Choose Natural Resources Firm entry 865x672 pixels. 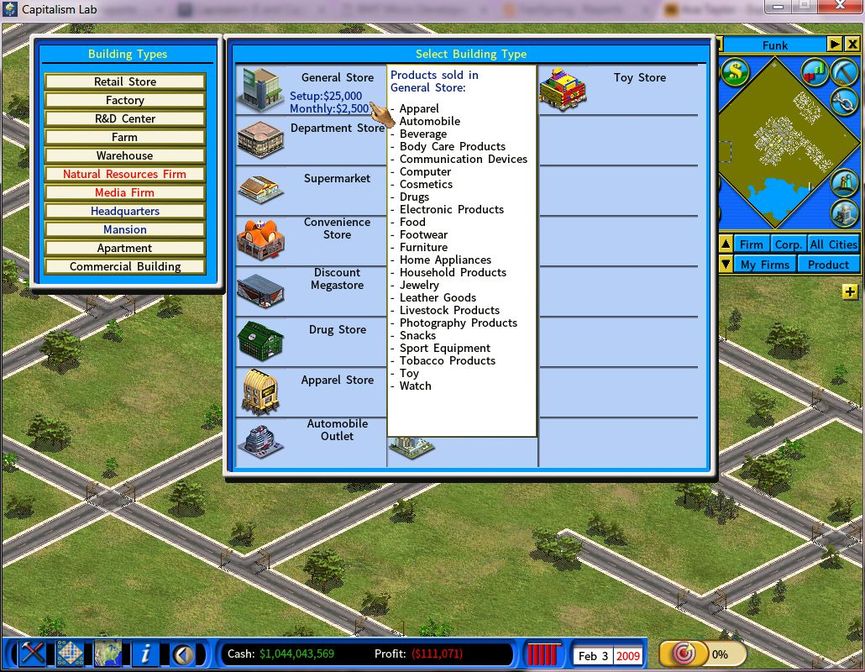tap(125, 174)
